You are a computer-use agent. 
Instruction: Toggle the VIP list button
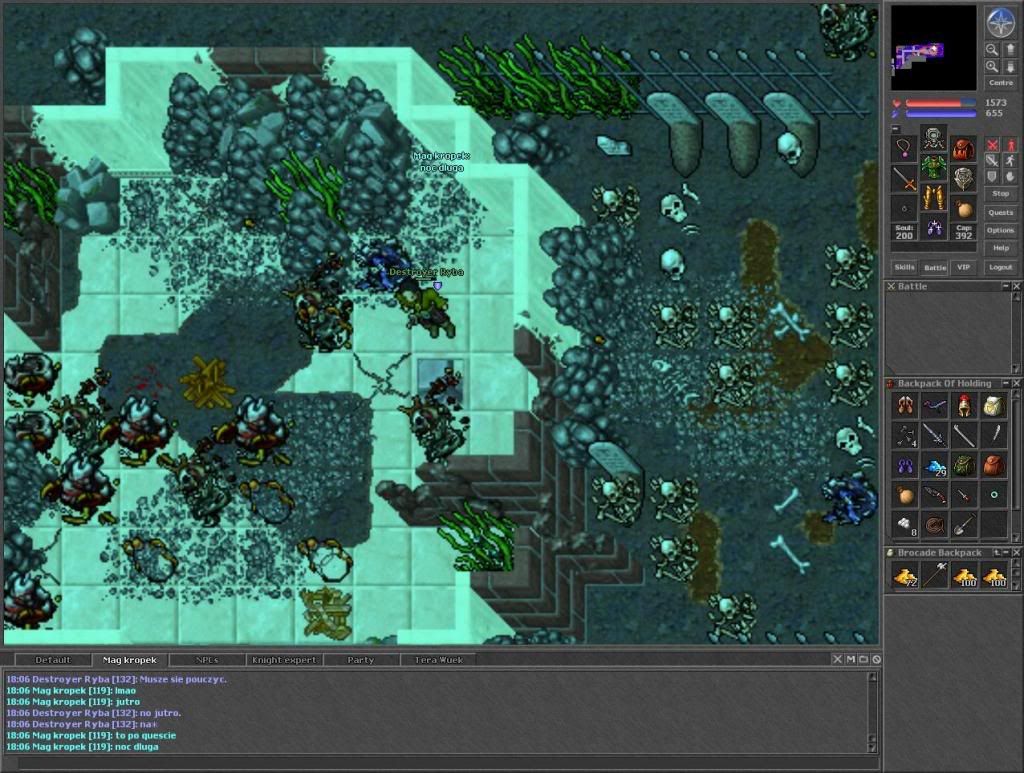click(963, 267)
